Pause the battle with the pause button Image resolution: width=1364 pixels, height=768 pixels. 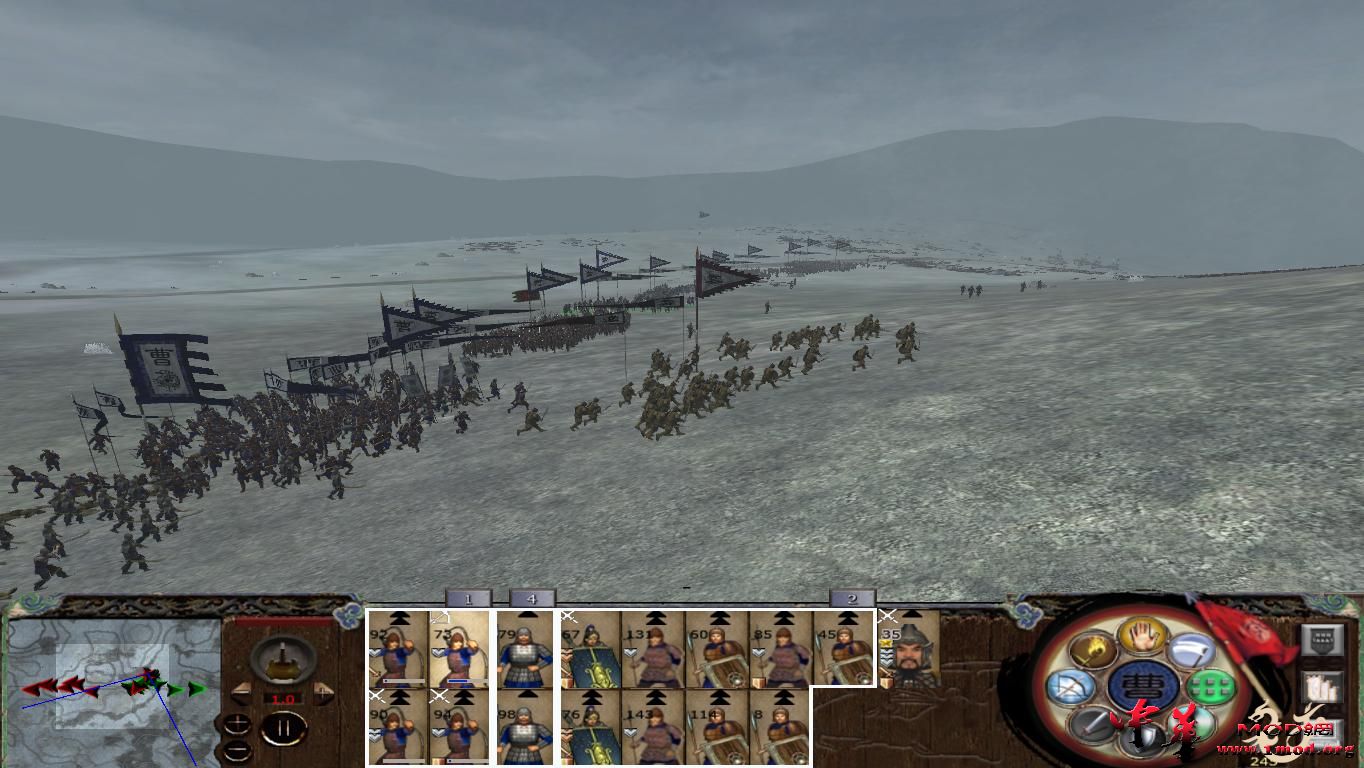(284, 727)
